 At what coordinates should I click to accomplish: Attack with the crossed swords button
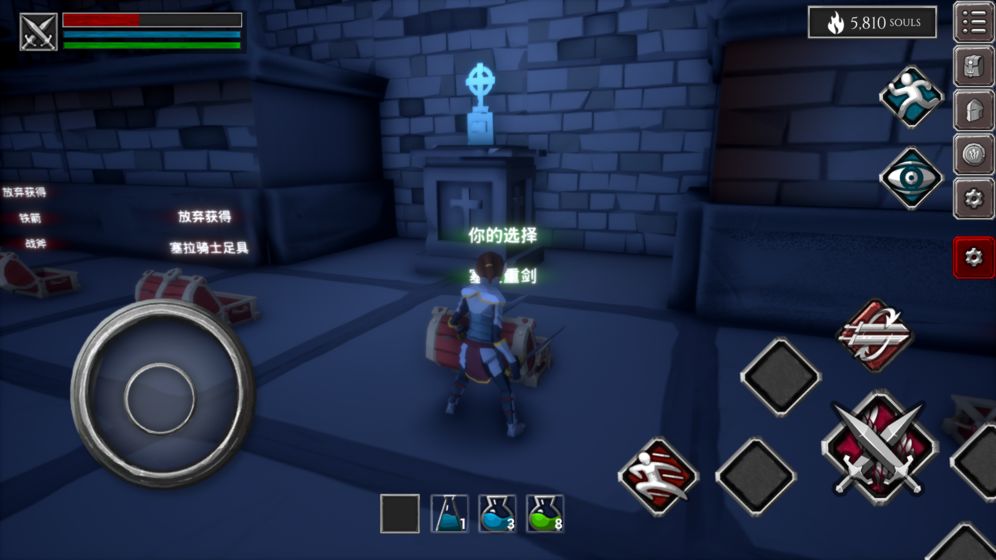point(879,446)
